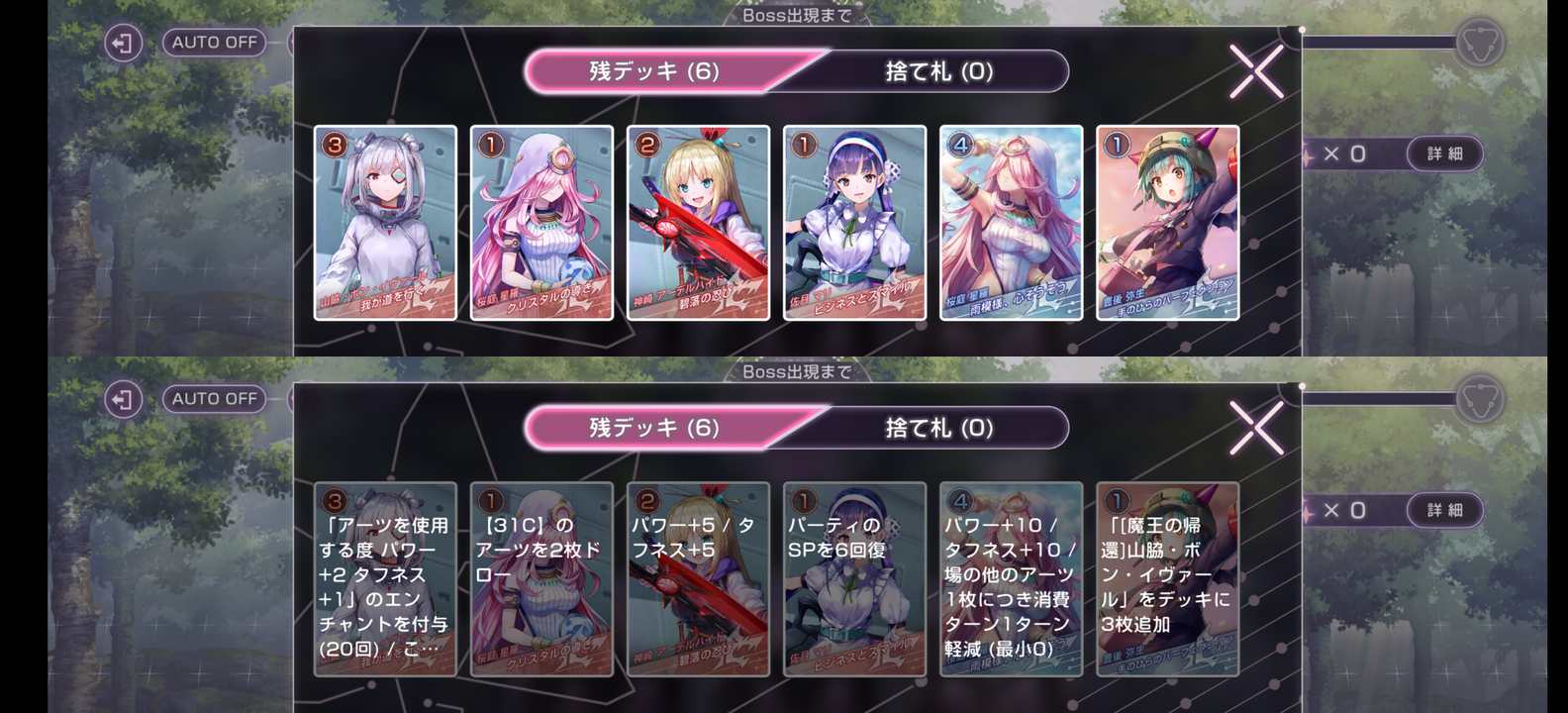Switch to the 捨て札 (0) discard tab

pyautogui.click(x=932, y=71)
